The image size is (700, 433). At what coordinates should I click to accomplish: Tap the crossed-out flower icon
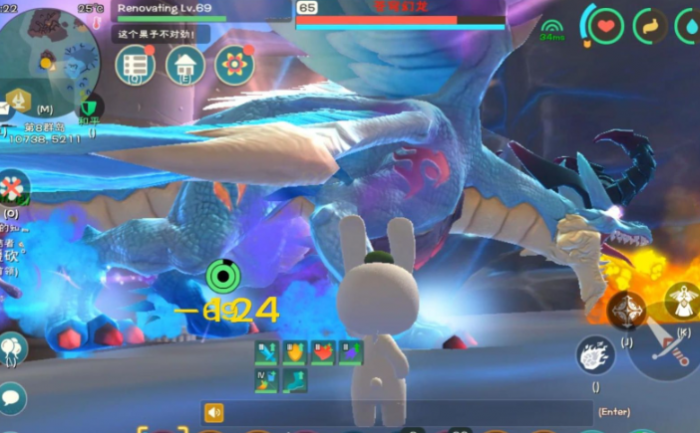12,187
